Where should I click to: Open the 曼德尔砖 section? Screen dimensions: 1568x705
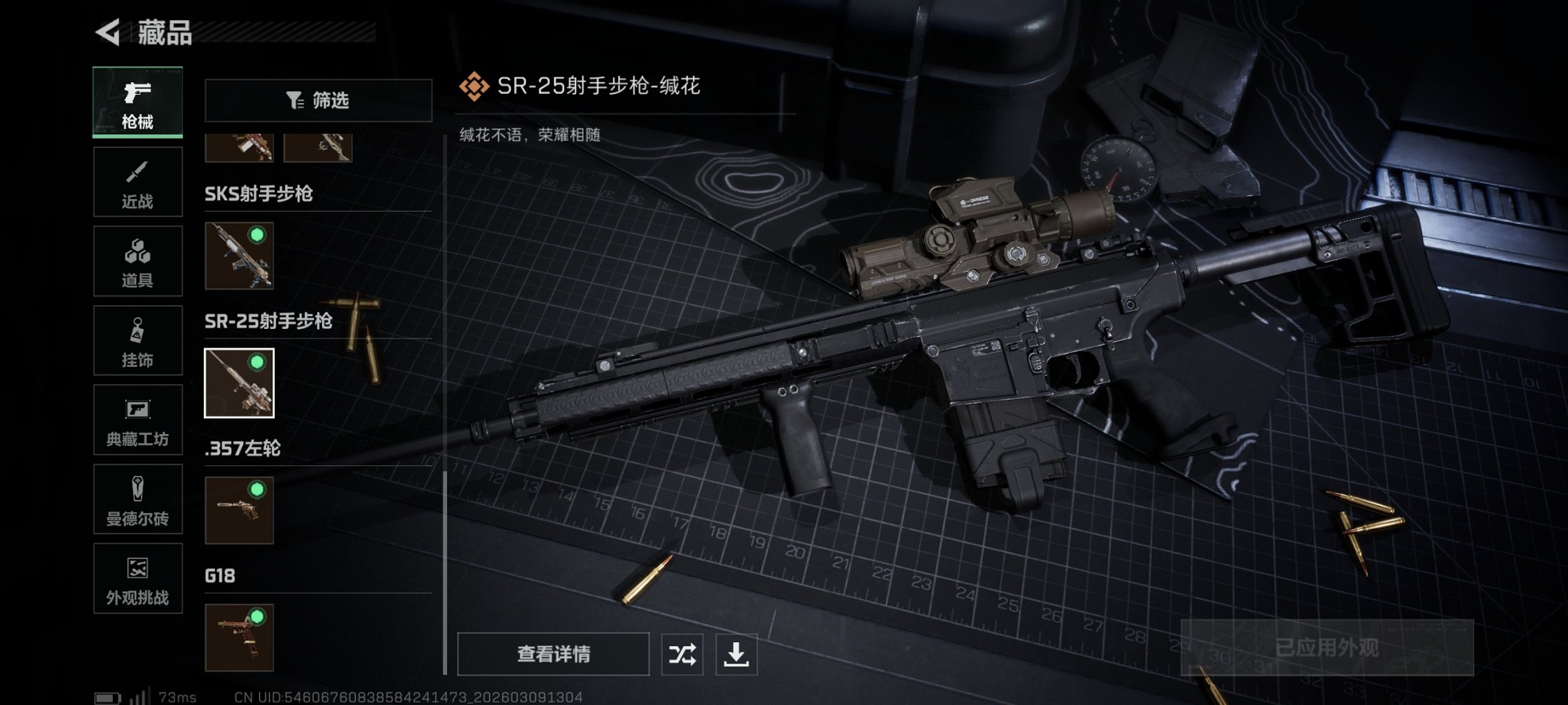137,499
